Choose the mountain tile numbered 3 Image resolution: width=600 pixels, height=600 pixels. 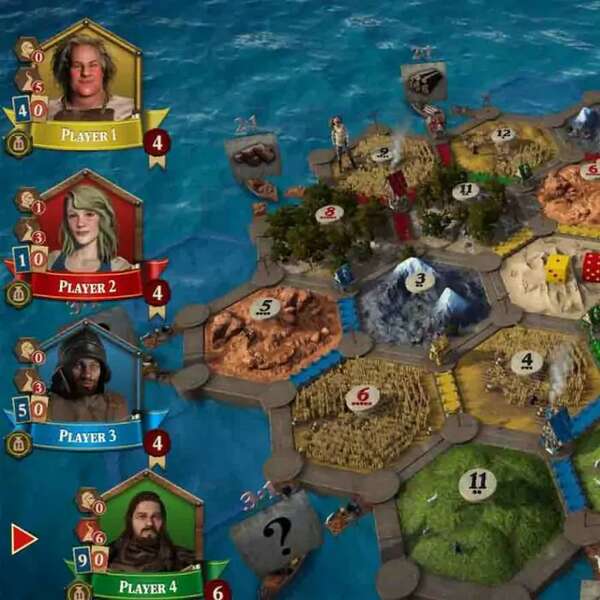pyautogui.click(x=420, y=295)
